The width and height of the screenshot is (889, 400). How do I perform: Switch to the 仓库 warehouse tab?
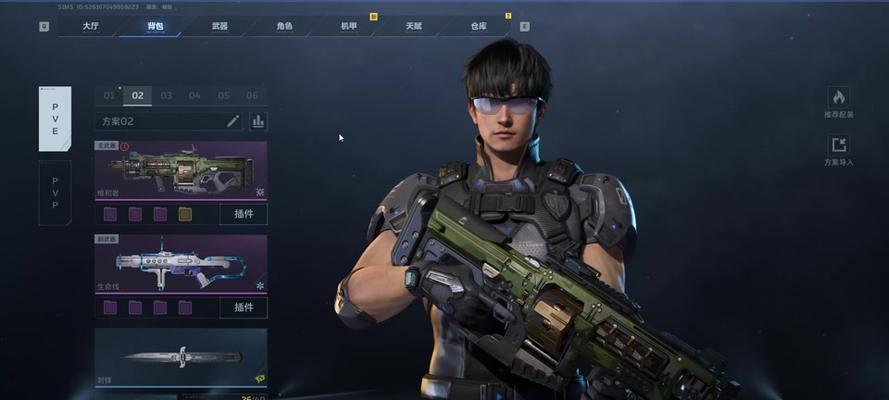[478, 26]
